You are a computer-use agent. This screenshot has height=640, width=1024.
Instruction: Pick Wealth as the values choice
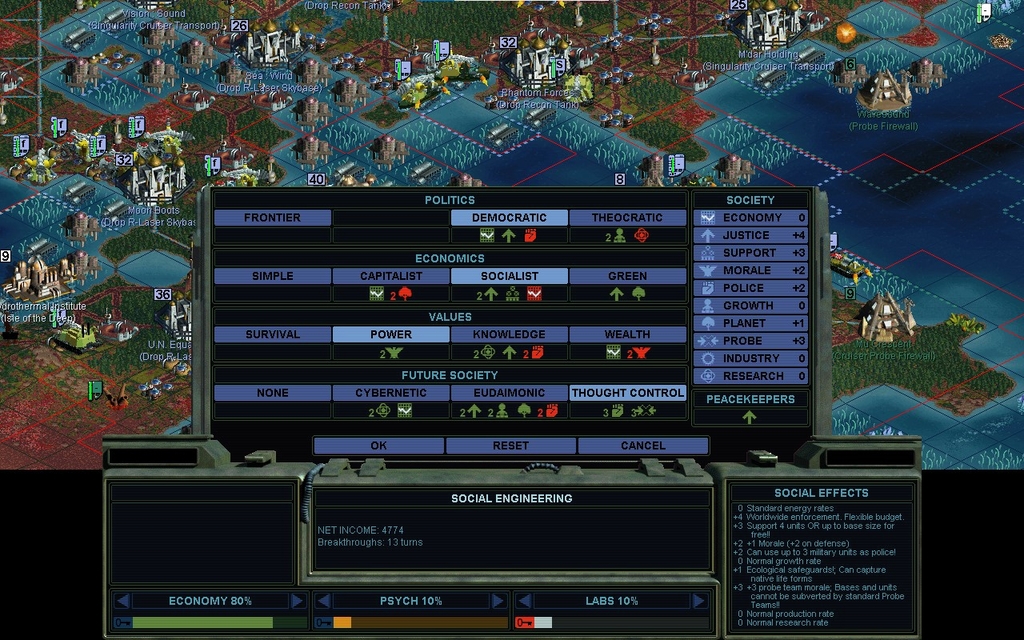coord(627,335)
